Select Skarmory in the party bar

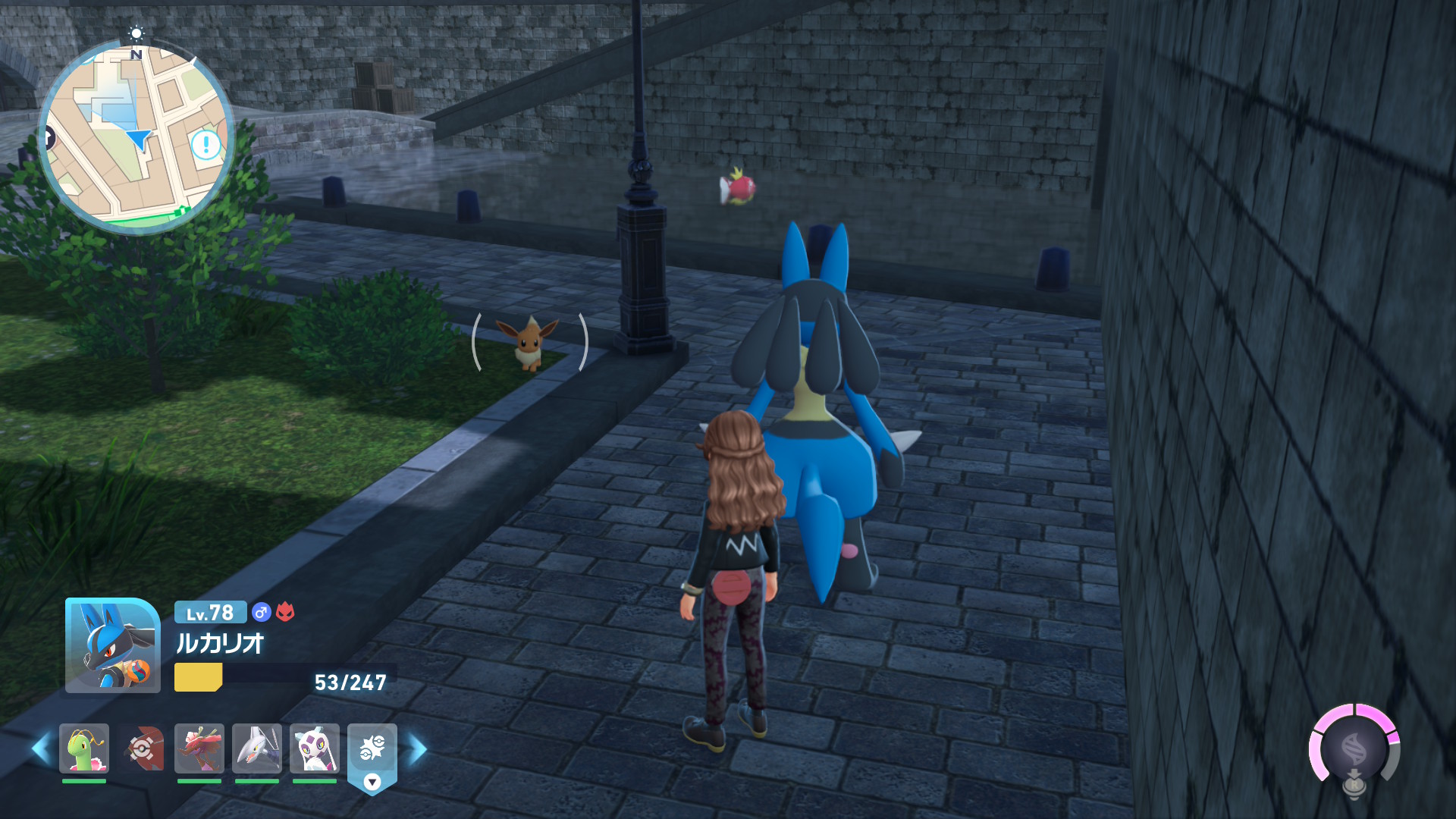tap(257, 748)
